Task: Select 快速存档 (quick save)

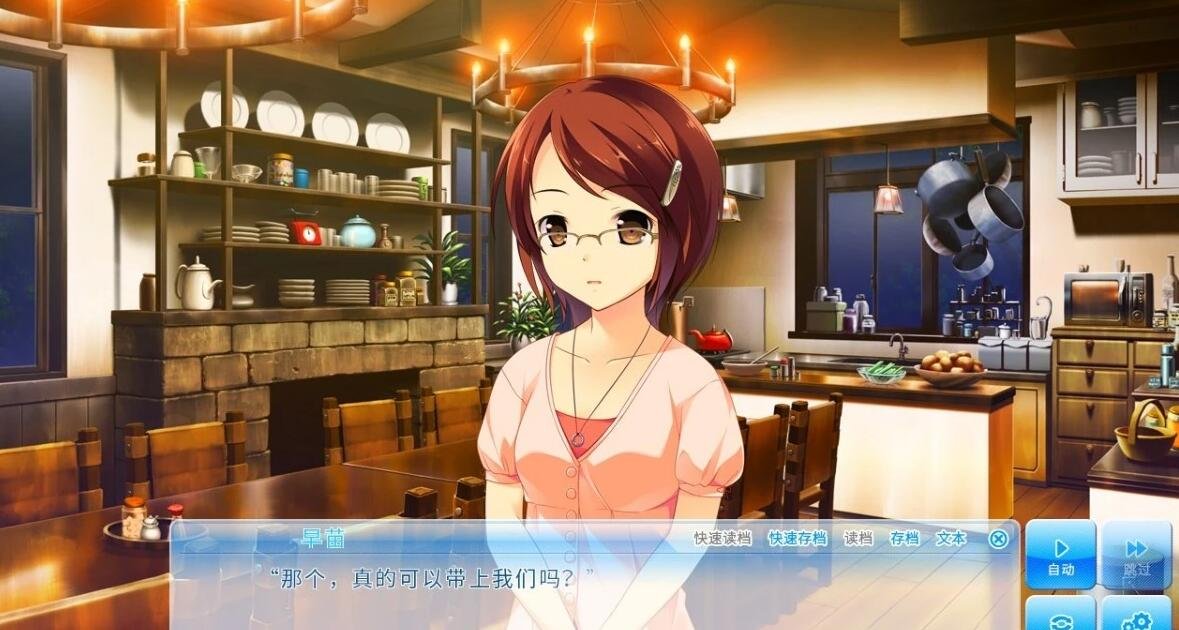Action: pyautogui.click(x=797, y=538)
